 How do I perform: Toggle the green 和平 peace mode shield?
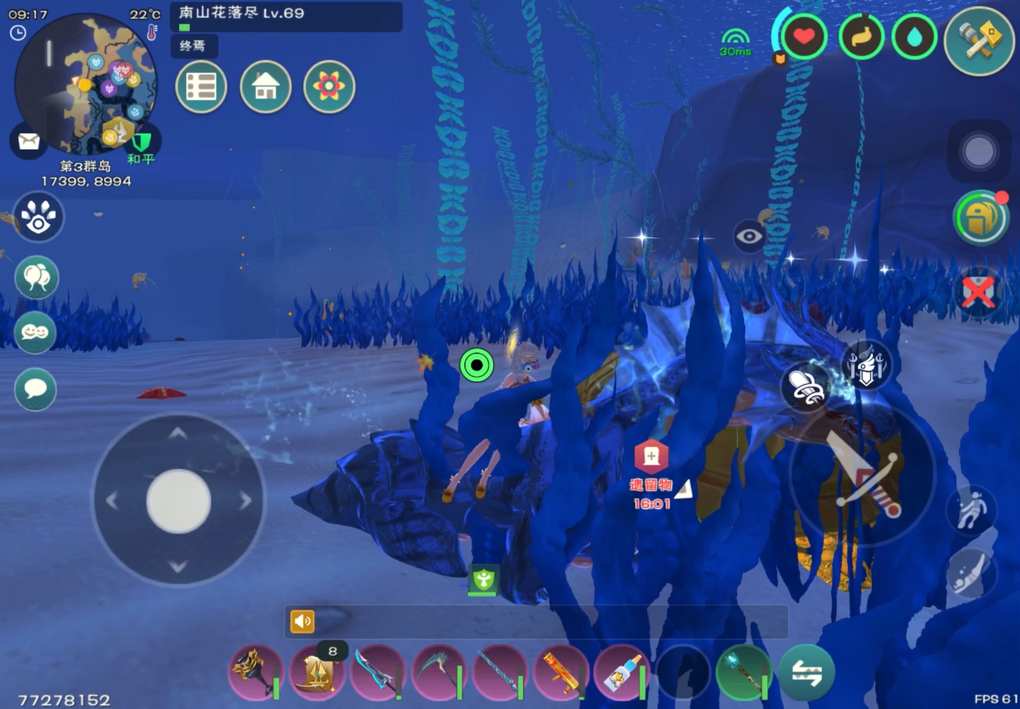142,140
